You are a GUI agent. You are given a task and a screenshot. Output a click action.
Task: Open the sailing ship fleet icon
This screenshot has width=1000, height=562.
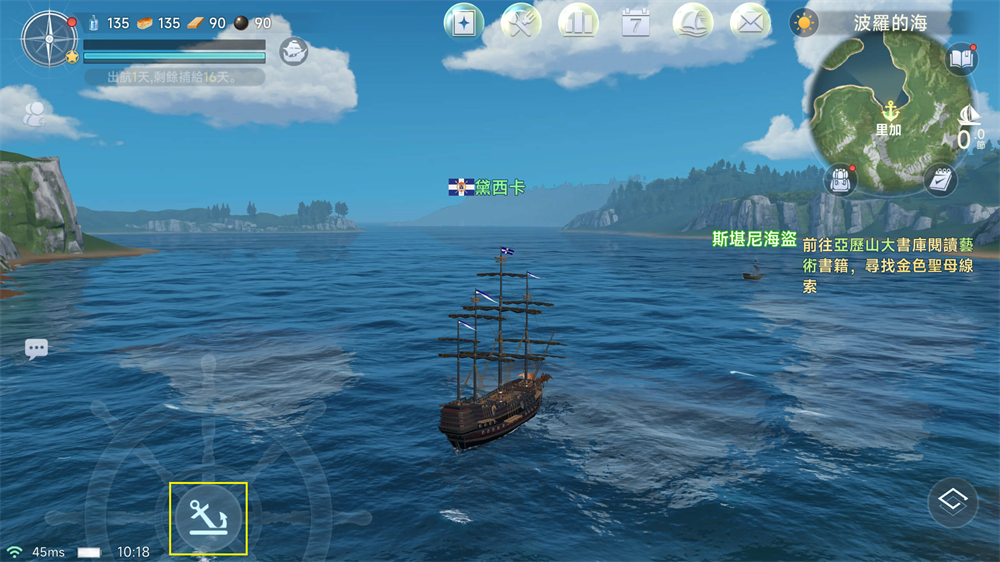coord(693,22)
